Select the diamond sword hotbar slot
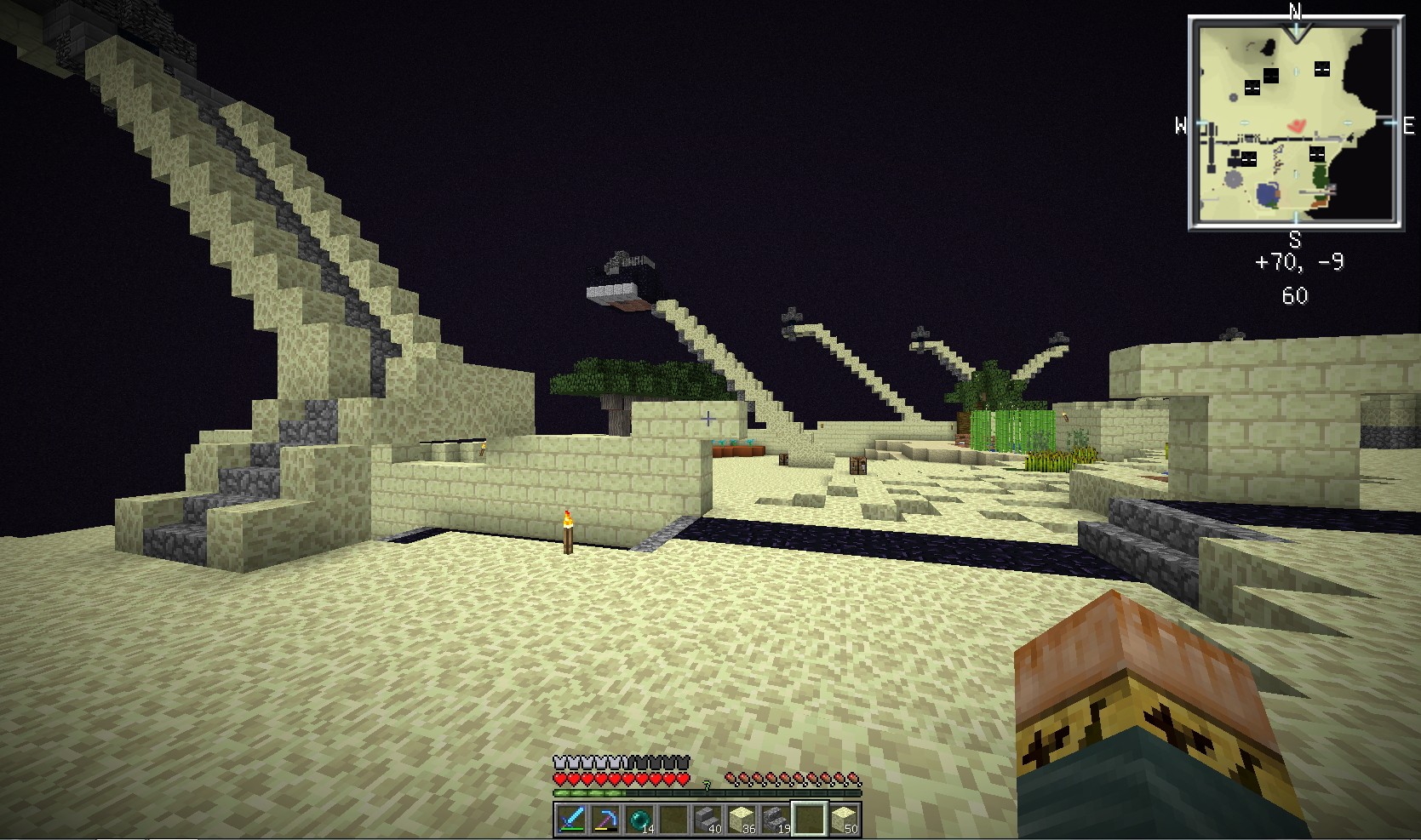This screenshot has width=1421, height=840. point(570,819)
